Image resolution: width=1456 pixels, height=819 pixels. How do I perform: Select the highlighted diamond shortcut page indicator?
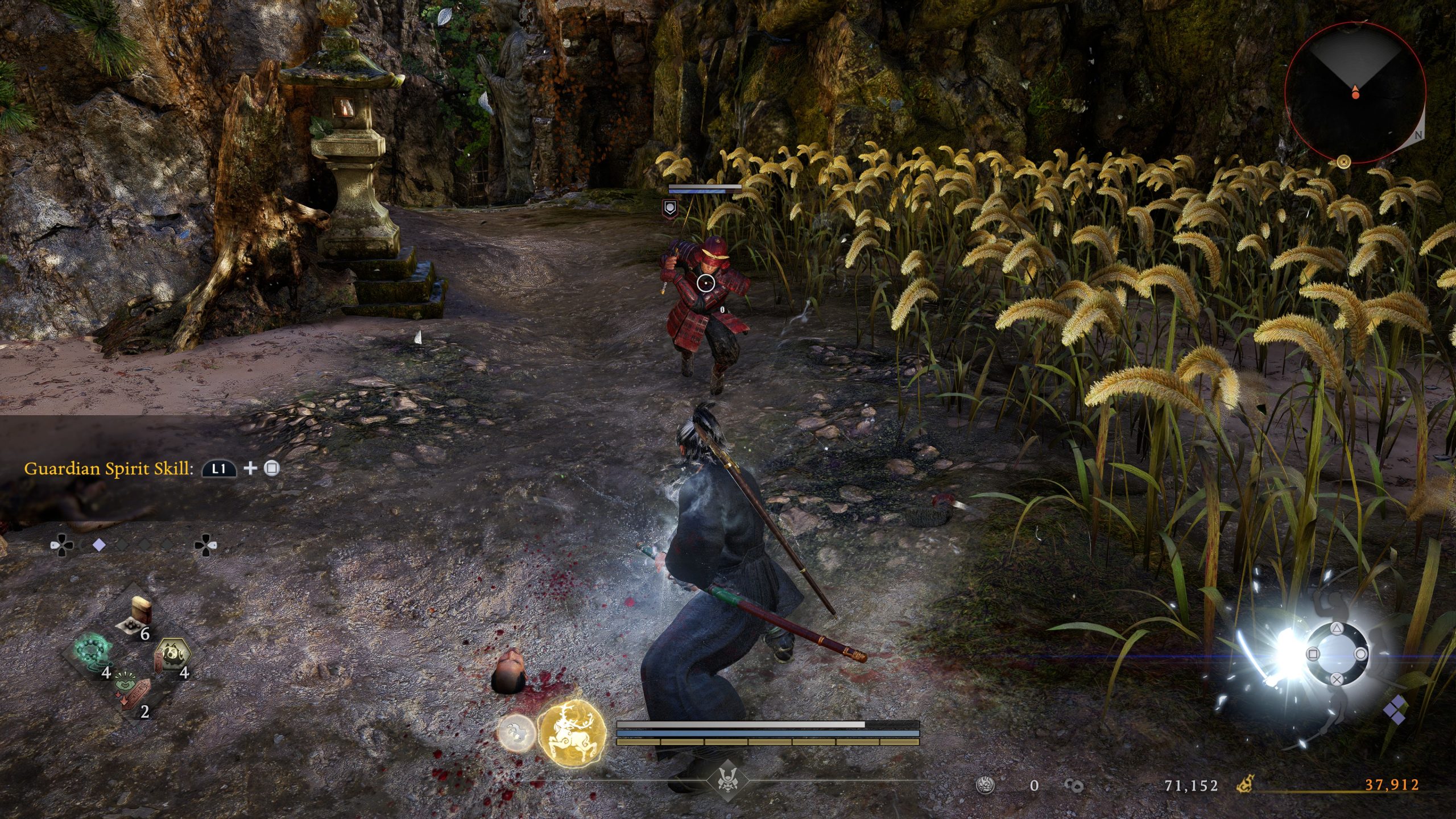click(x=99, y=545)
